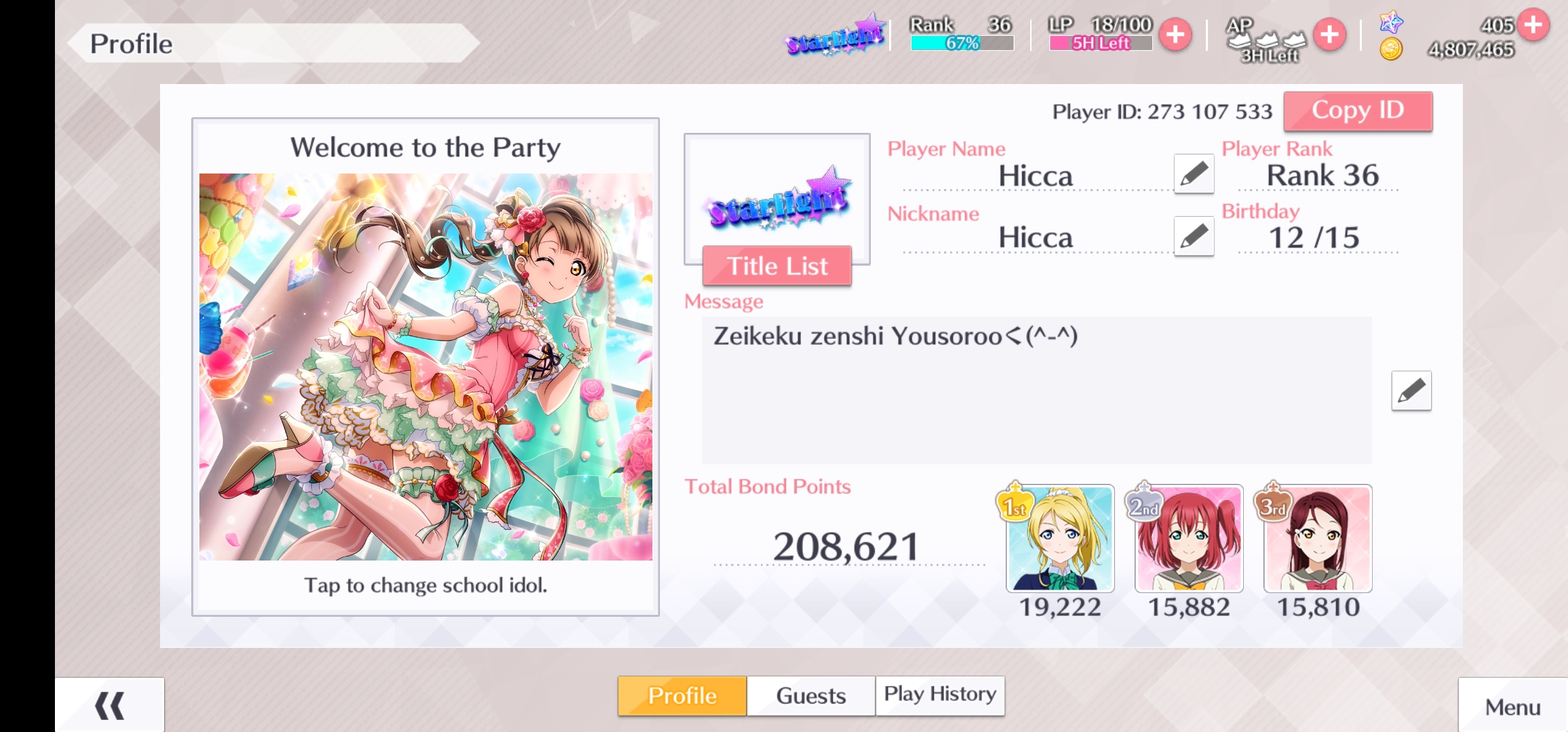Open the Title List
This screenshot has width=1568, height=732.
pyautogui.click(x=777, y=266)
